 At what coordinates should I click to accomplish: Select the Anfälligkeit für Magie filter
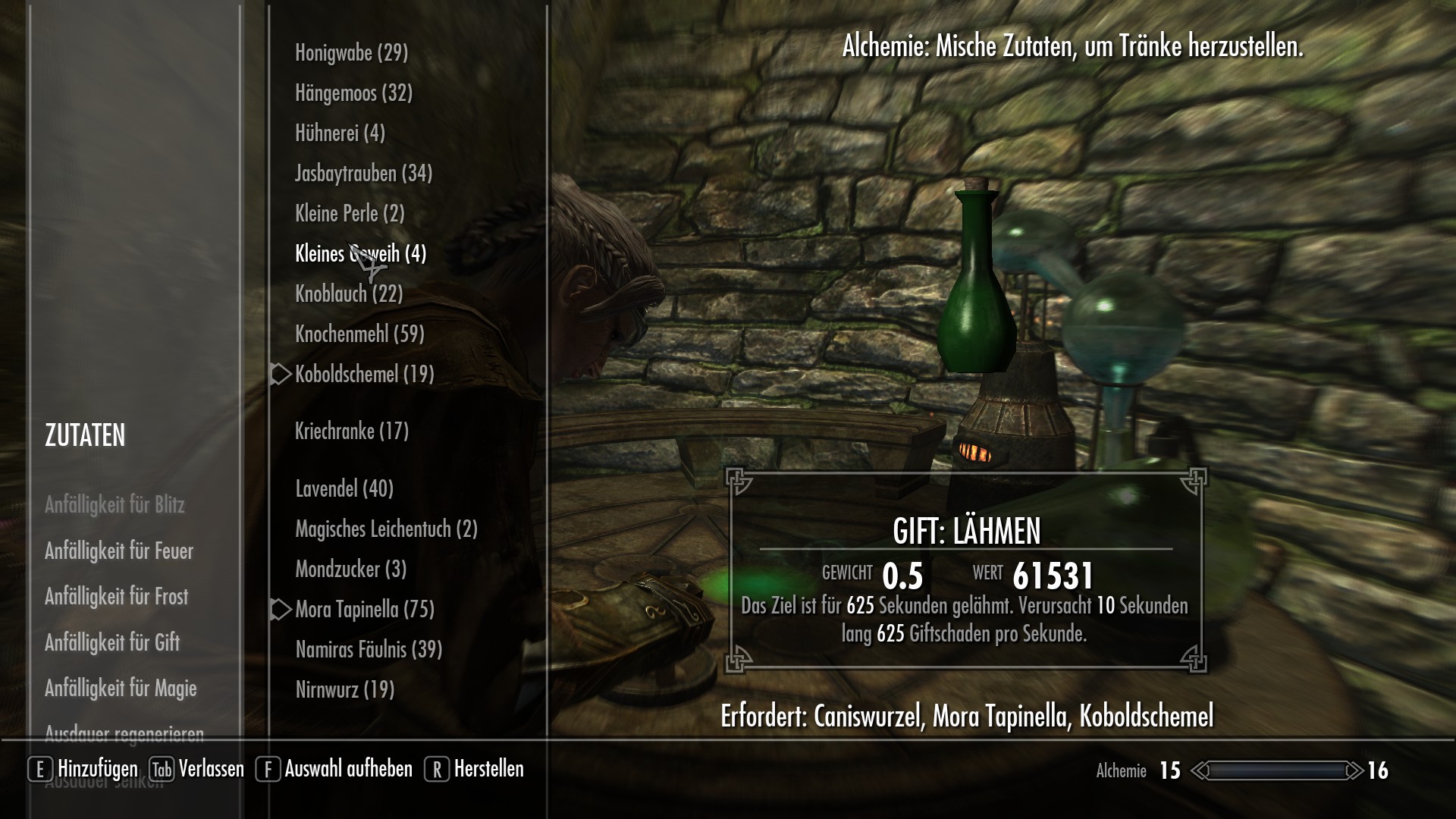click(x=121, y=689)
